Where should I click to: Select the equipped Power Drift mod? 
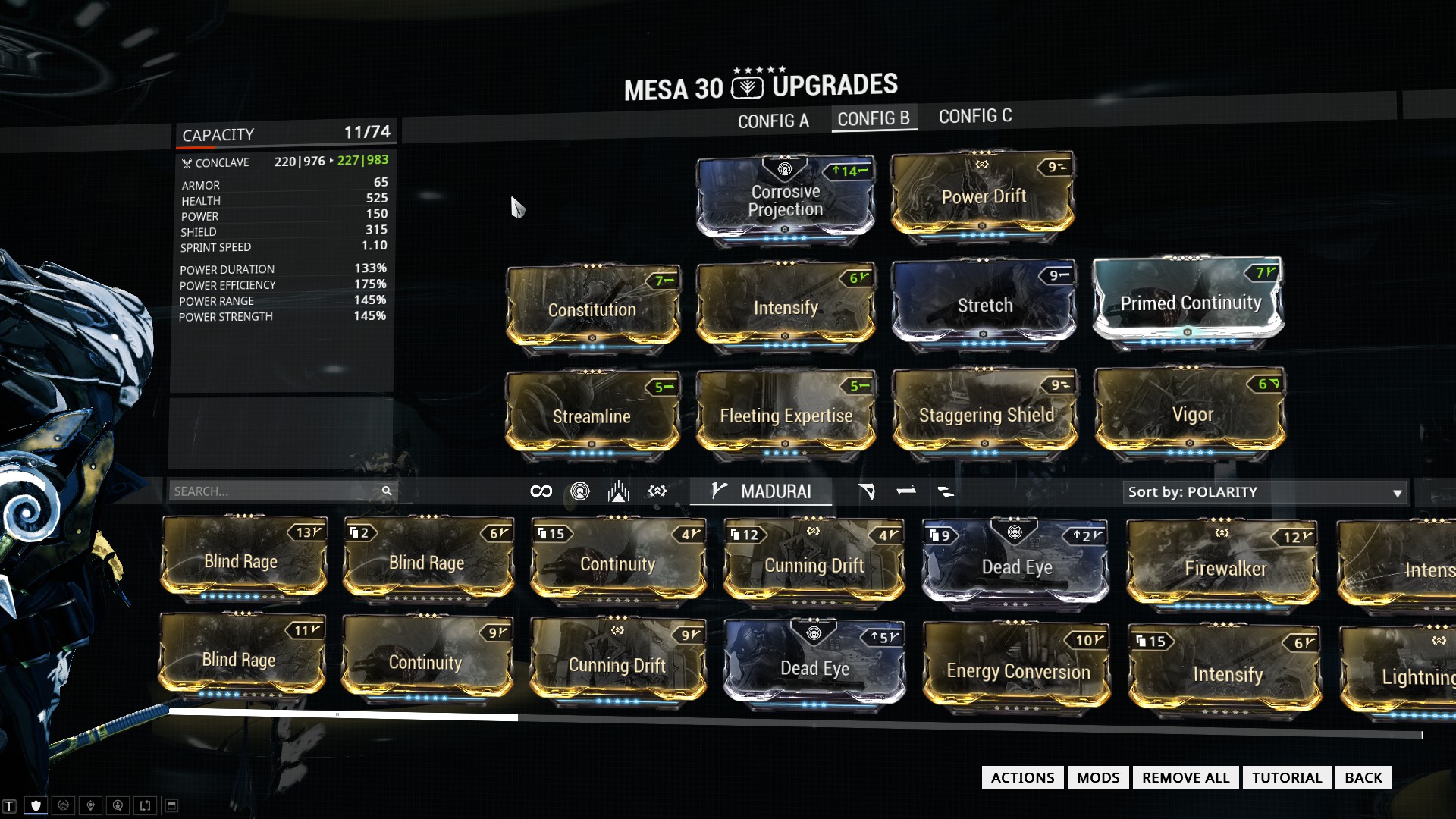coord(983,196)
